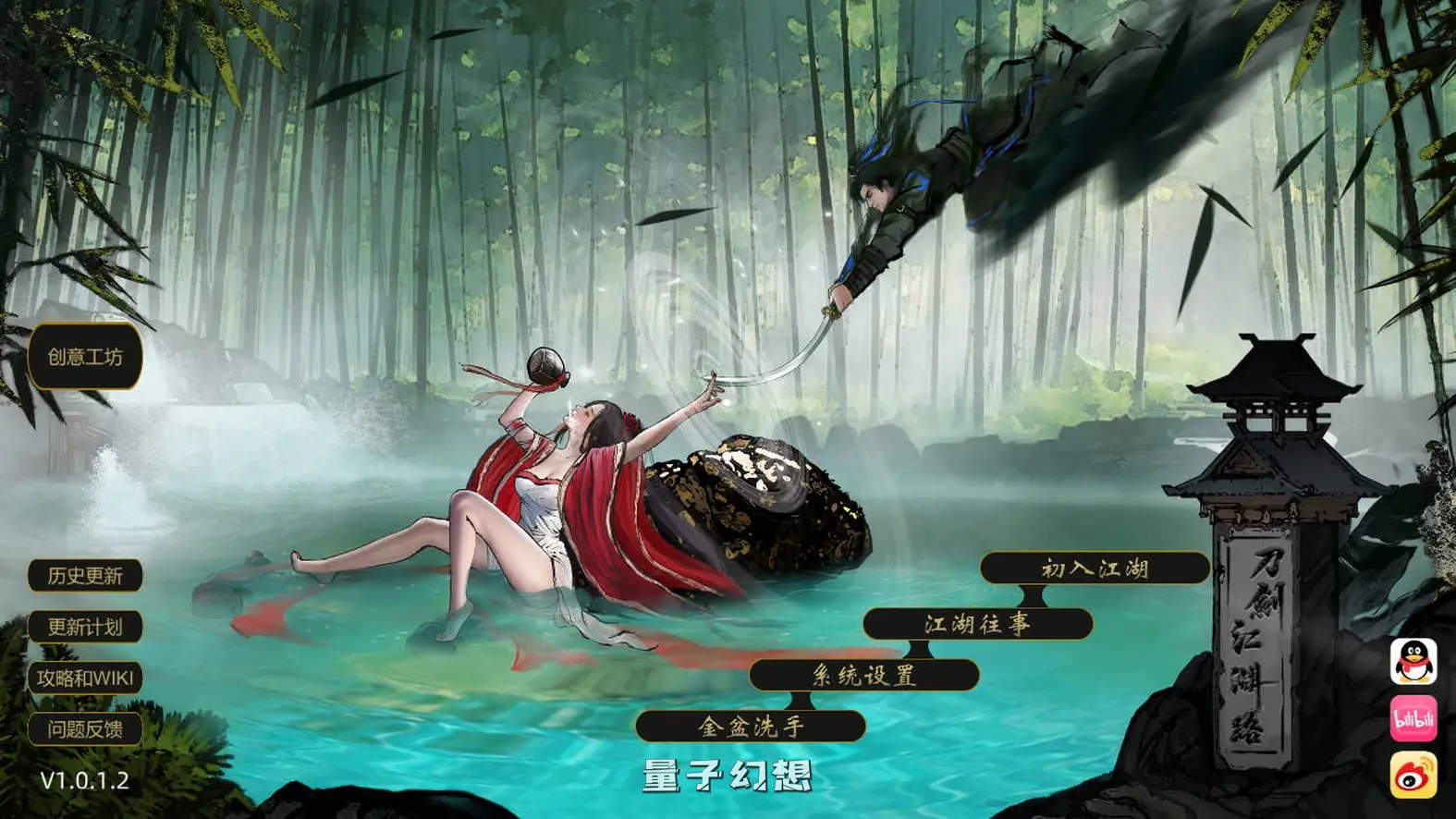1456x819 pixels.
Task: Open the 系统设置 settings entry
Action: [x=863, y=677]
